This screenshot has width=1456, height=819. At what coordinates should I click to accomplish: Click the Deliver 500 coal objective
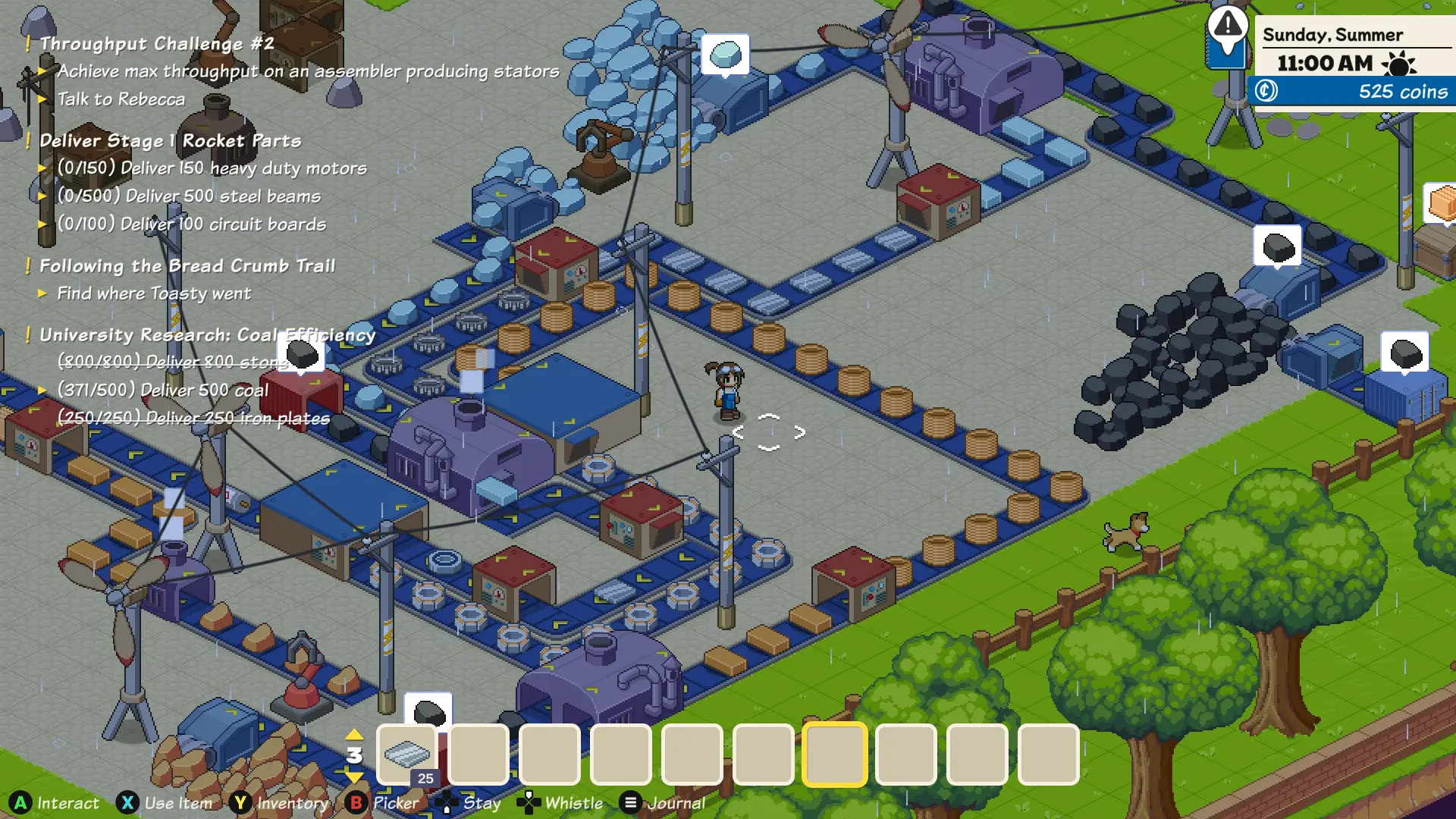(x=163, y=391)
